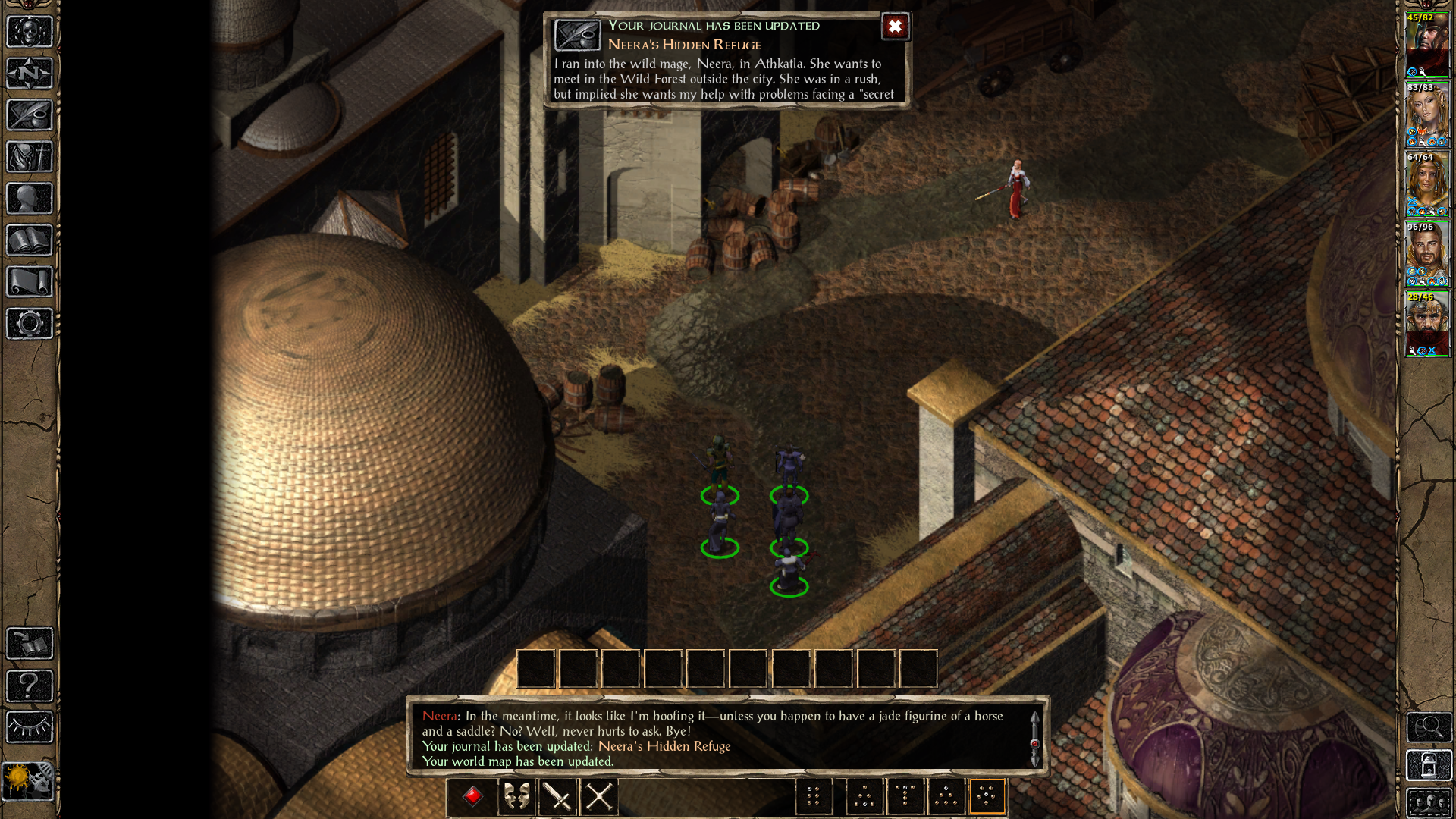Open the gear options menu

click(30, 324)
